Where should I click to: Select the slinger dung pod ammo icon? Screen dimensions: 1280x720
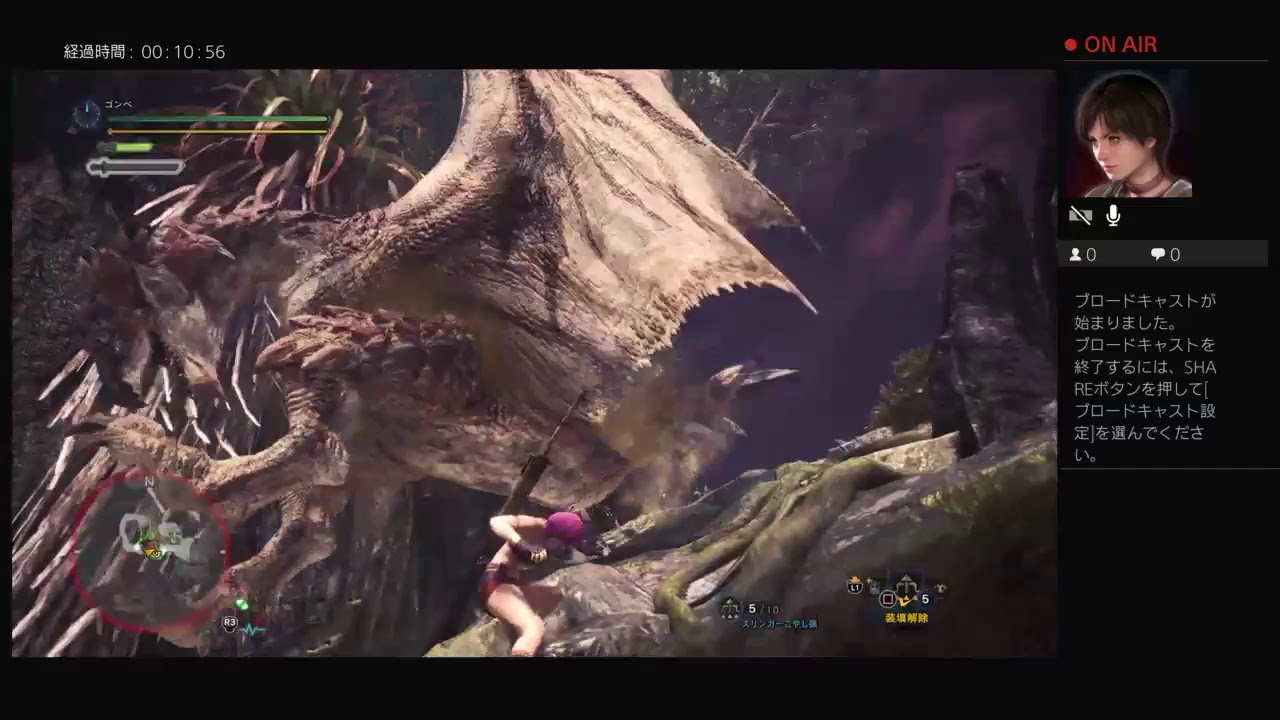point(728,608)
